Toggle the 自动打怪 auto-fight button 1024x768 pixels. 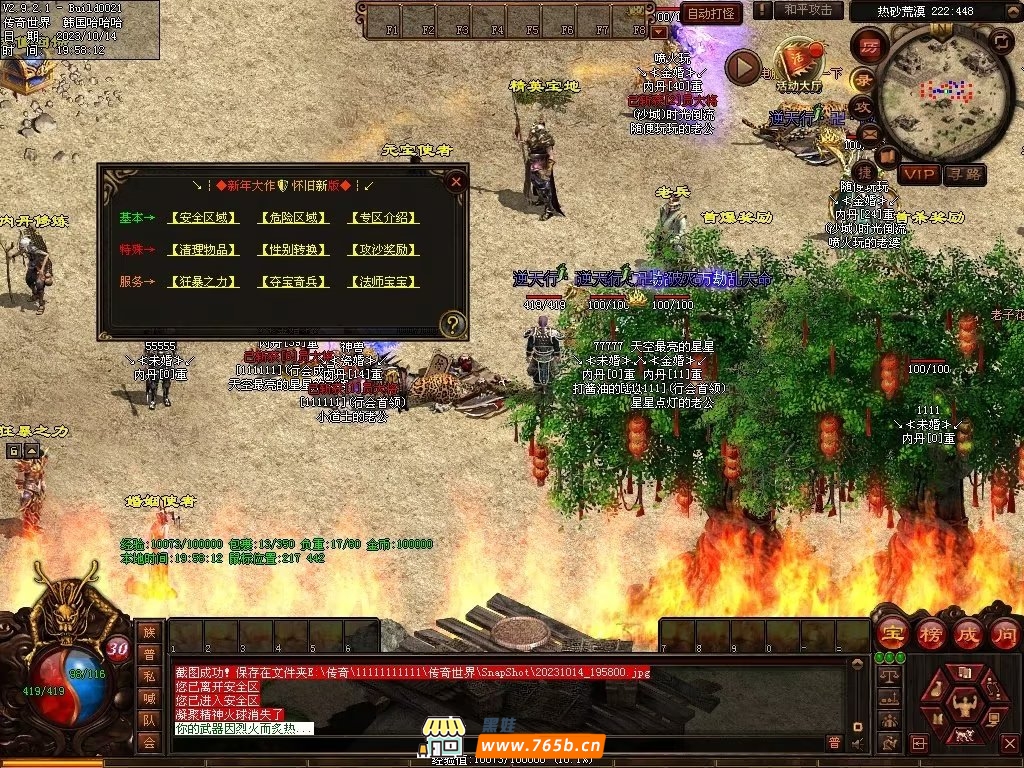point(711,13)
